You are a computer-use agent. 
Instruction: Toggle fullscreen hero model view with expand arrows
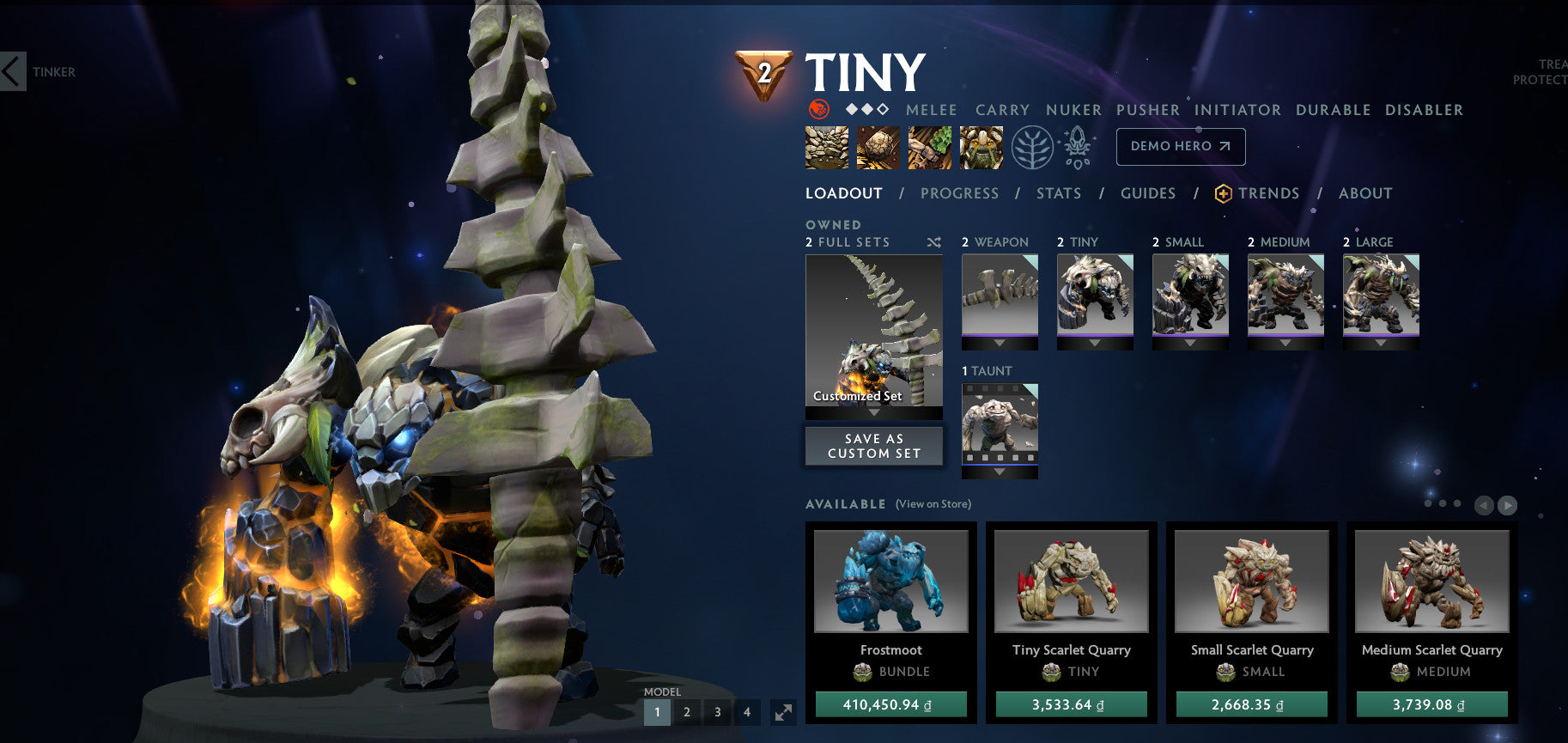pyautogui.click(x=781, y=712)
